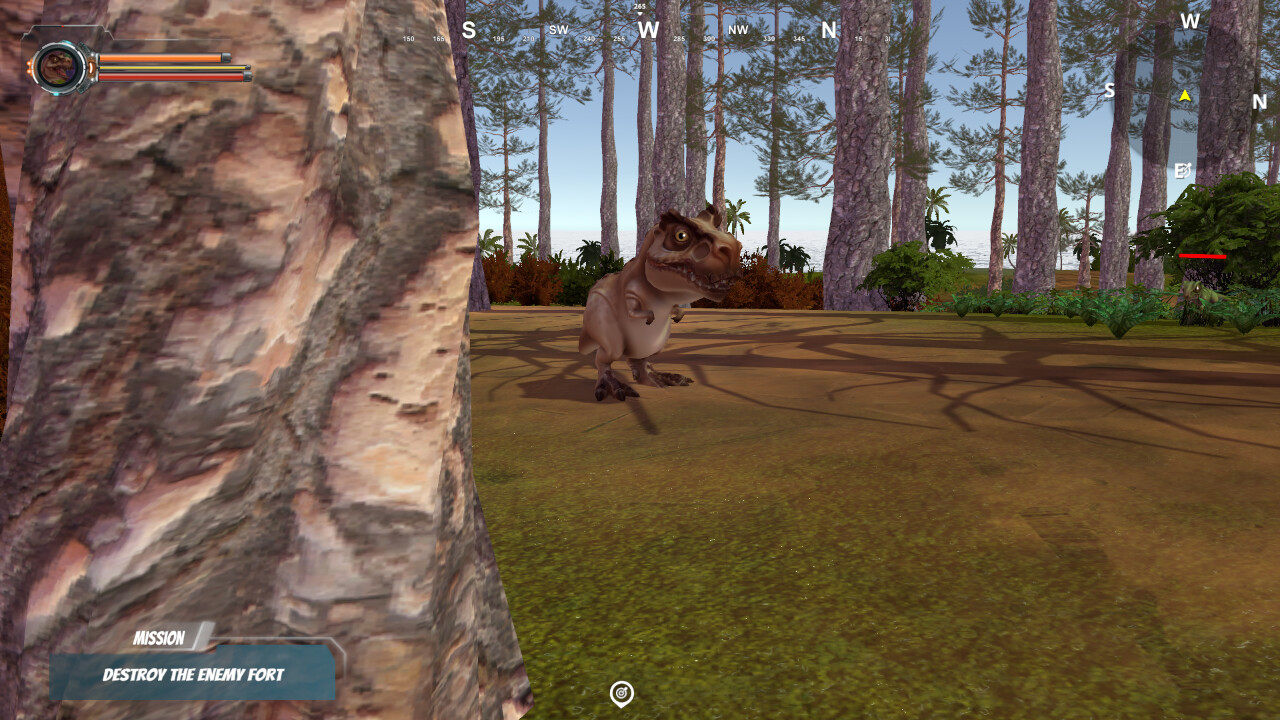Click the orange stamina bar
This screenshot has height=720, width=1280.
[x=170, y=58]
